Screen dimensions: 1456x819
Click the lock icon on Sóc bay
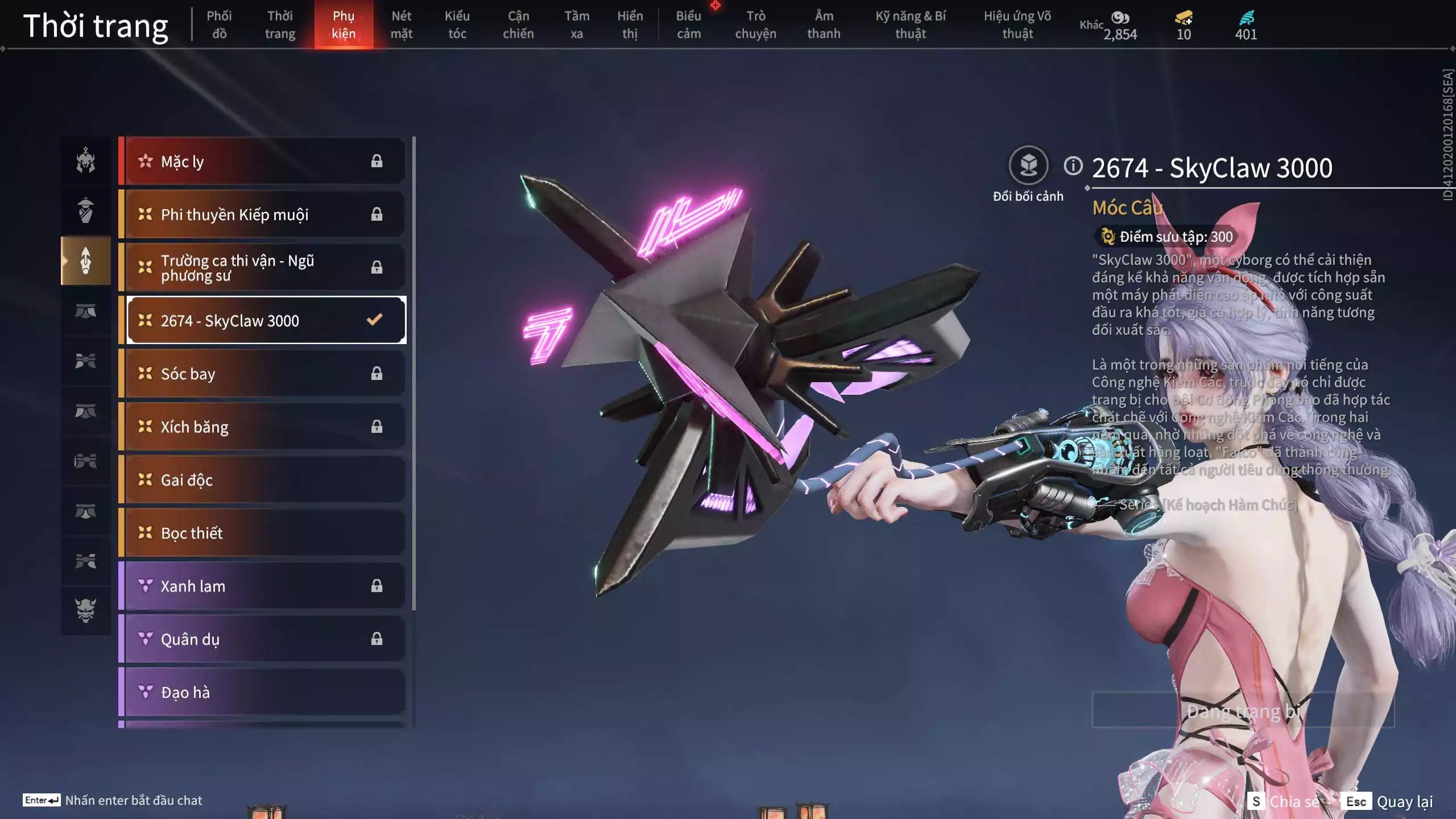377,374
